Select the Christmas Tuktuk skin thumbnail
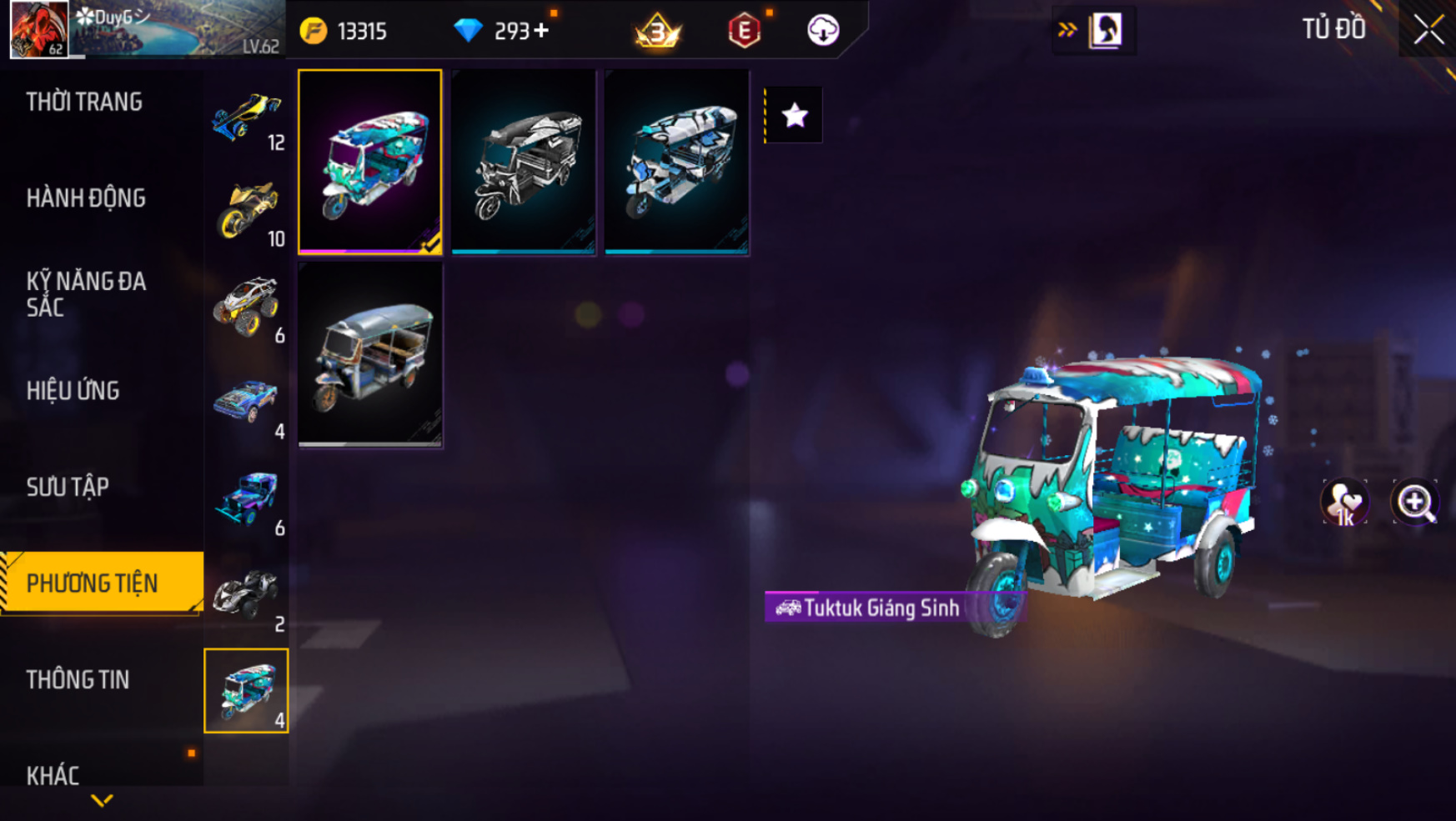The height and width of the screenshot is (821, 1456). [370, 162]
